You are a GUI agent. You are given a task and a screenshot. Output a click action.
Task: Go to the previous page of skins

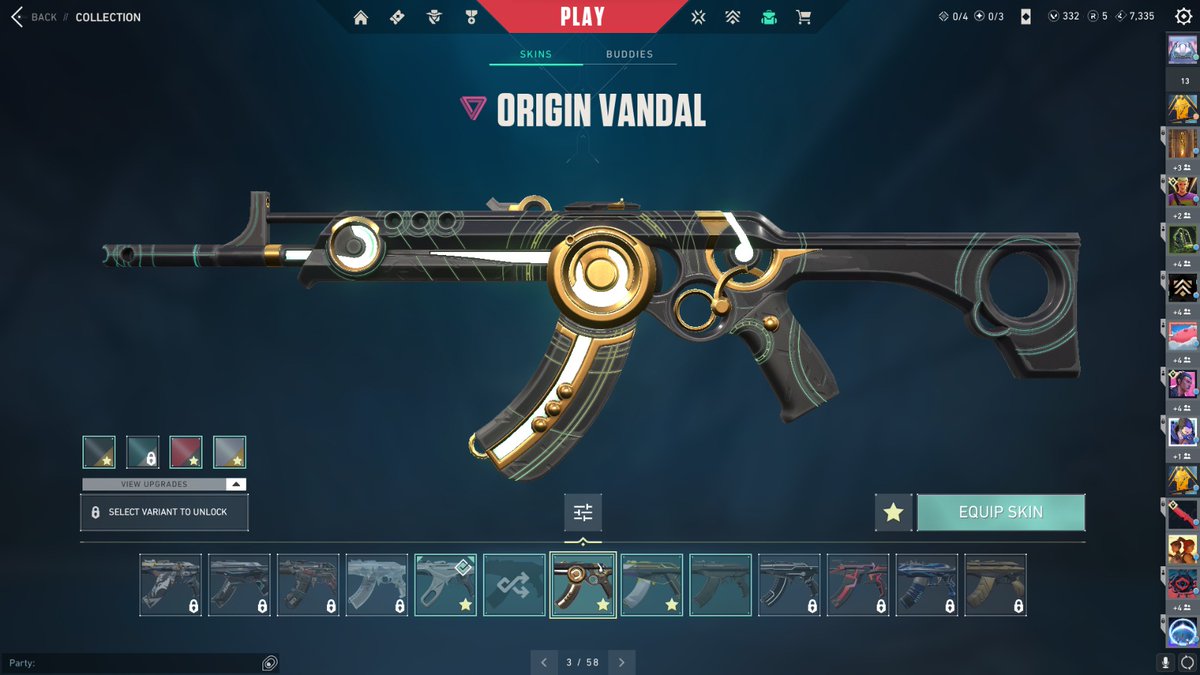coord(543,662)
